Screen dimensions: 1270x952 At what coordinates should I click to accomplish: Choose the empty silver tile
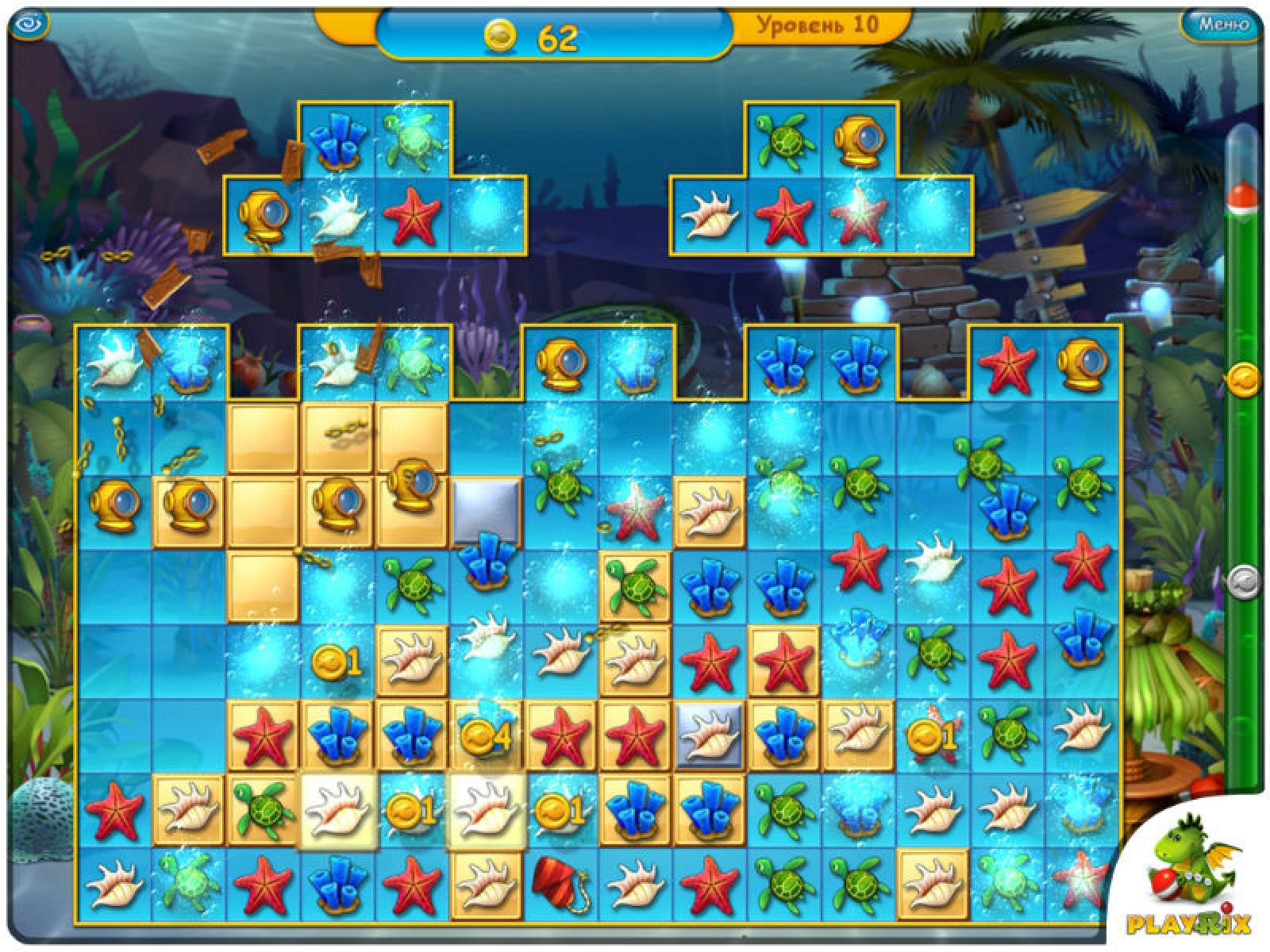[x=486, y=509]
